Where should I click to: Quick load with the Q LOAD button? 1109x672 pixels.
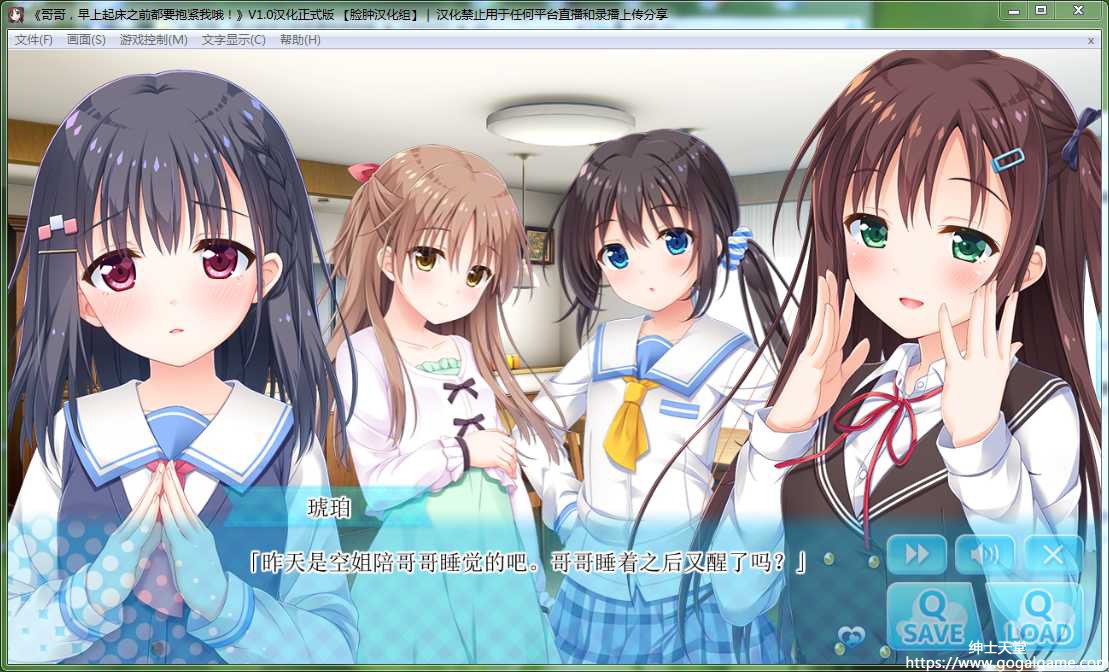point(1037,618)
